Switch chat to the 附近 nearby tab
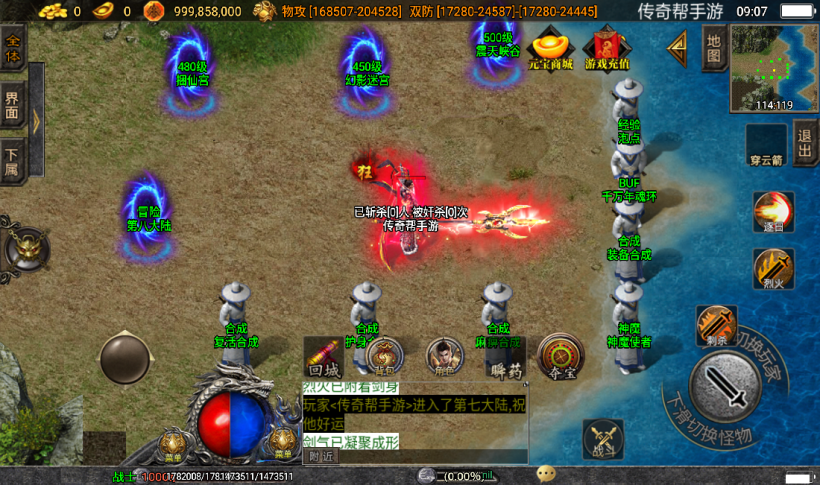 click(321, 456)
